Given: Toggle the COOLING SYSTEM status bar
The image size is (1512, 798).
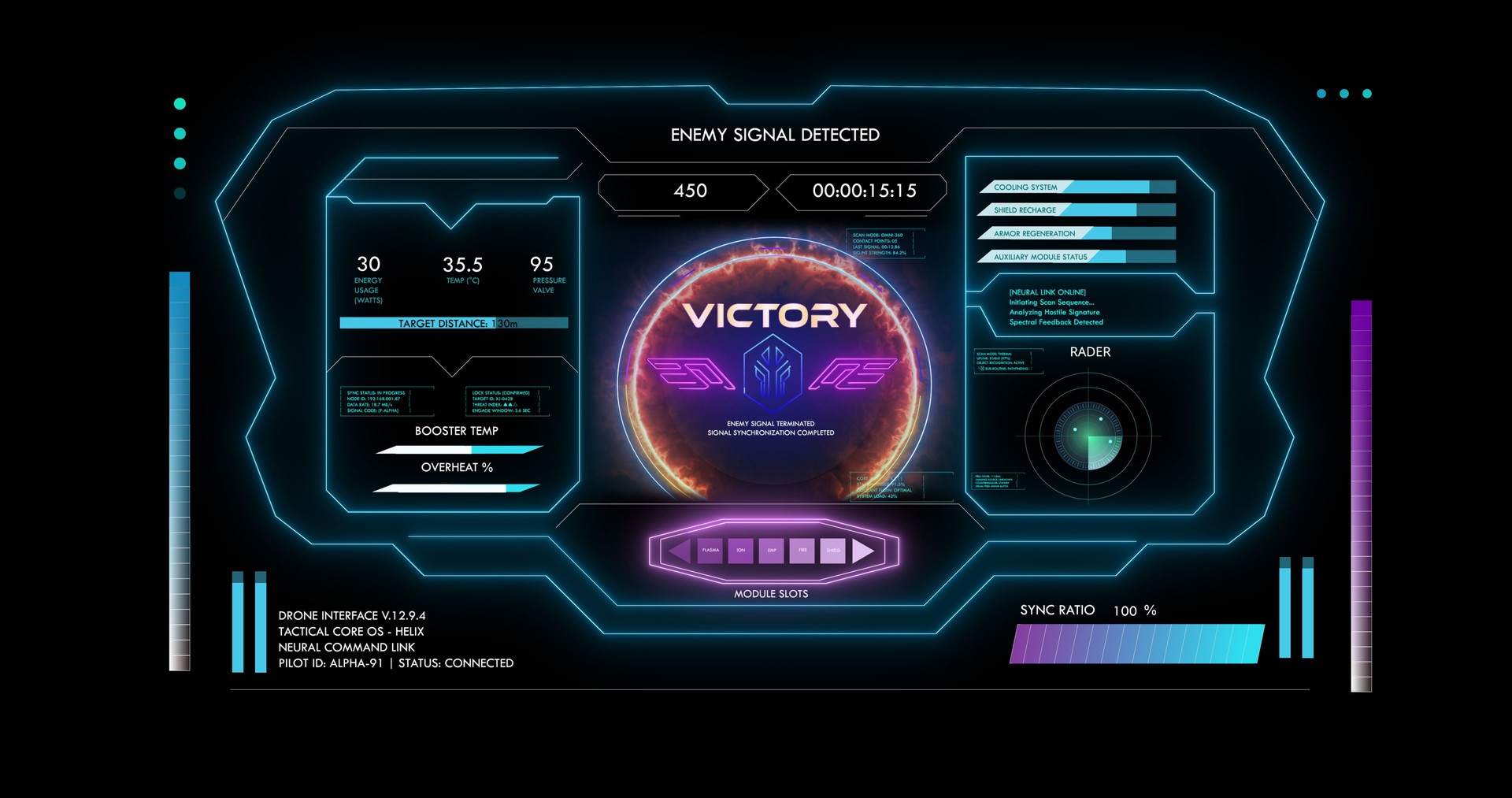Looking at the screenshot, I should [x=1077, y=187].
